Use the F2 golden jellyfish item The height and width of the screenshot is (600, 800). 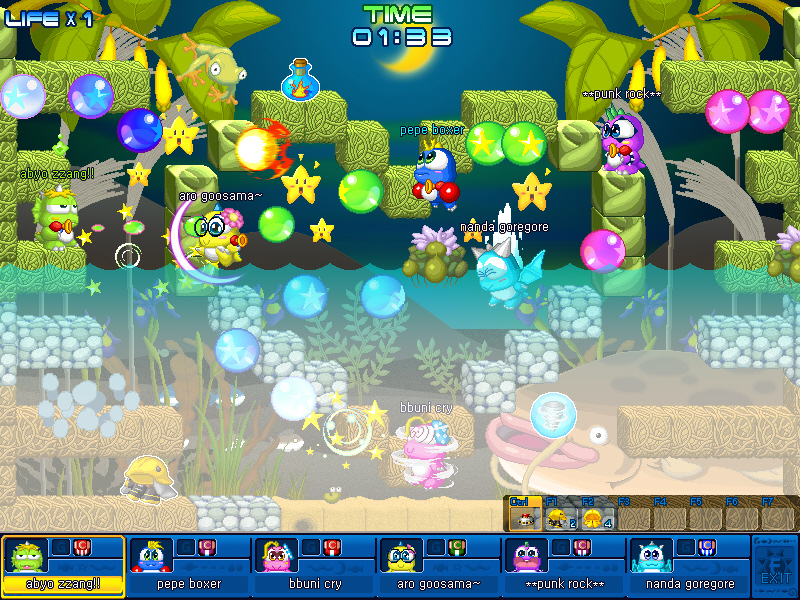tap(592, 518)
